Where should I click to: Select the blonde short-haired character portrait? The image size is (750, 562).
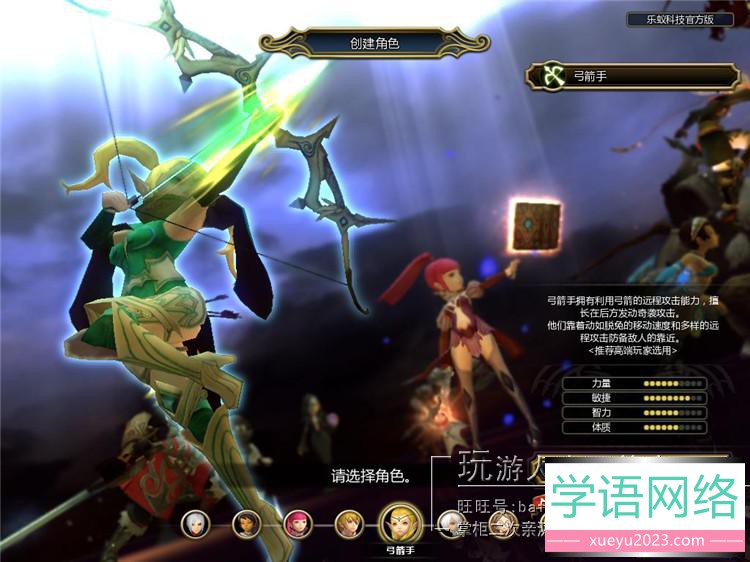tap(348, 522)
